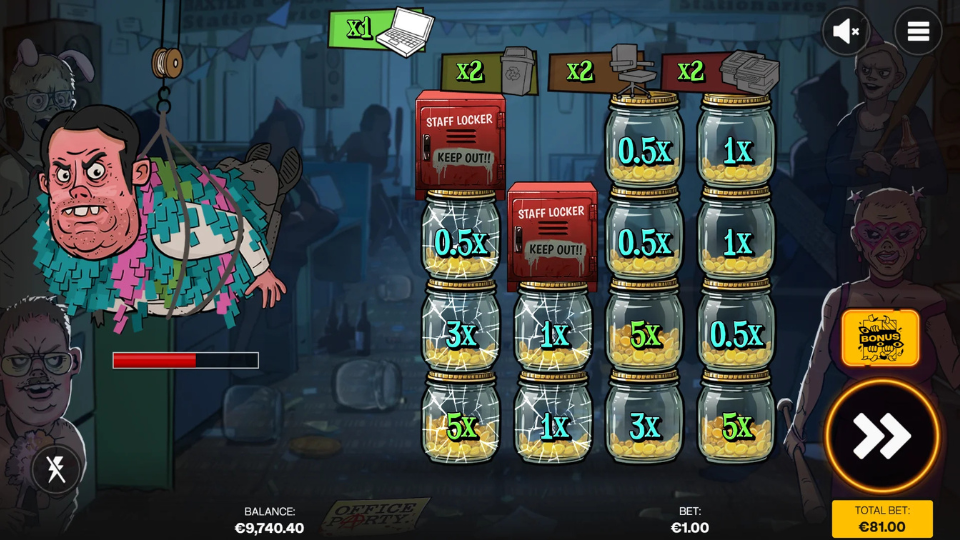
Task: Open the hamburger menu
Action: click(x=917, y=32)
